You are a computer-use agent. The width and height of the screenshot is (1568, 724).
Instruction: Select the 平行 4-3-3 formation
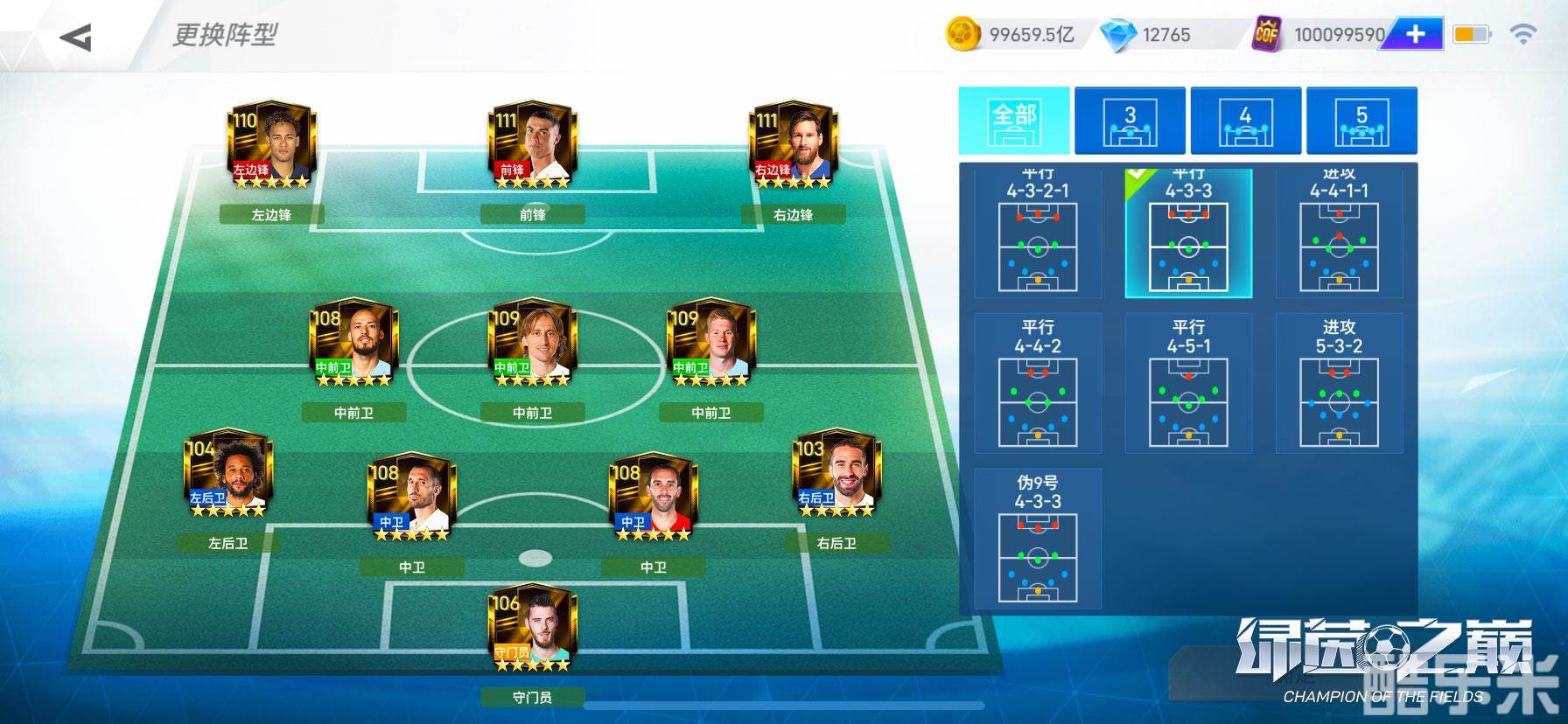coord(1188,234)
